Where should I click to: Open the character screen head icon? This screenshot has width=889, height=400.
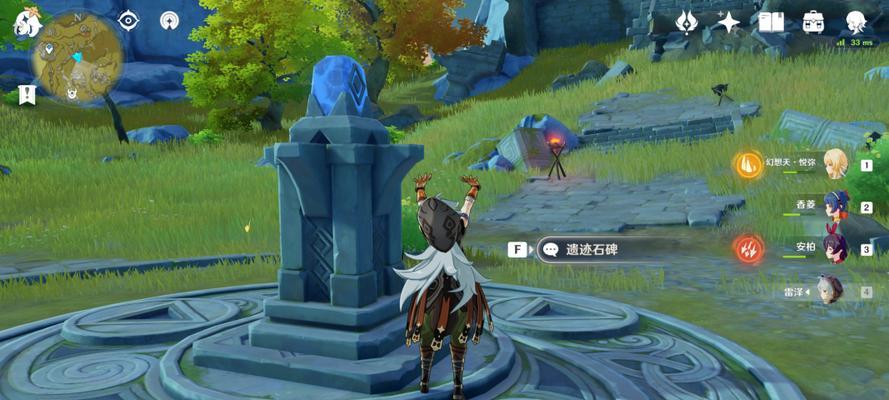coord(856,21)
